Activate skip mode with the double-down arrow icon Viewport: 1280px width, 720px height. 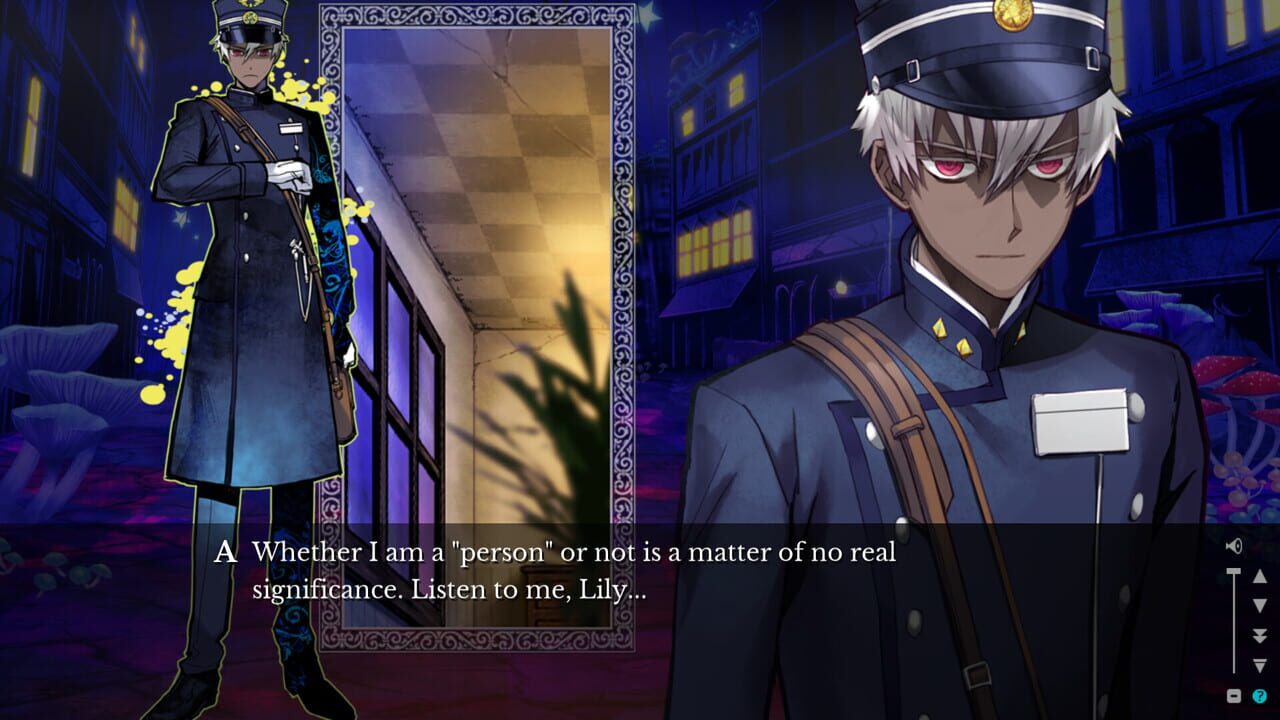tap(1259, 633)
